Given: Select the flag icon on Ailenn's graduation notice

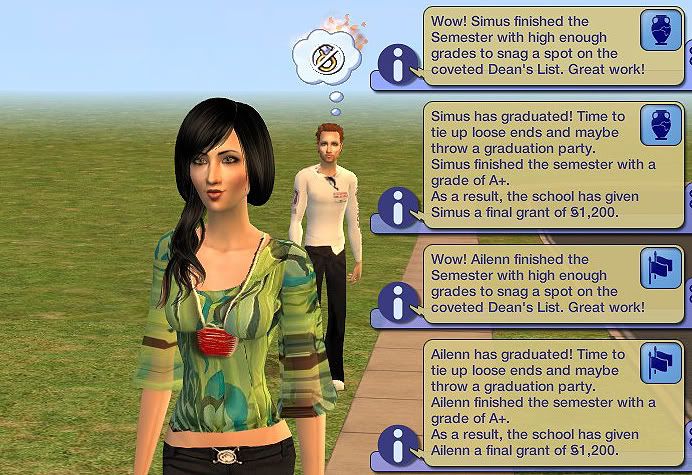Looking at the screenshot, I should (658, 361).
